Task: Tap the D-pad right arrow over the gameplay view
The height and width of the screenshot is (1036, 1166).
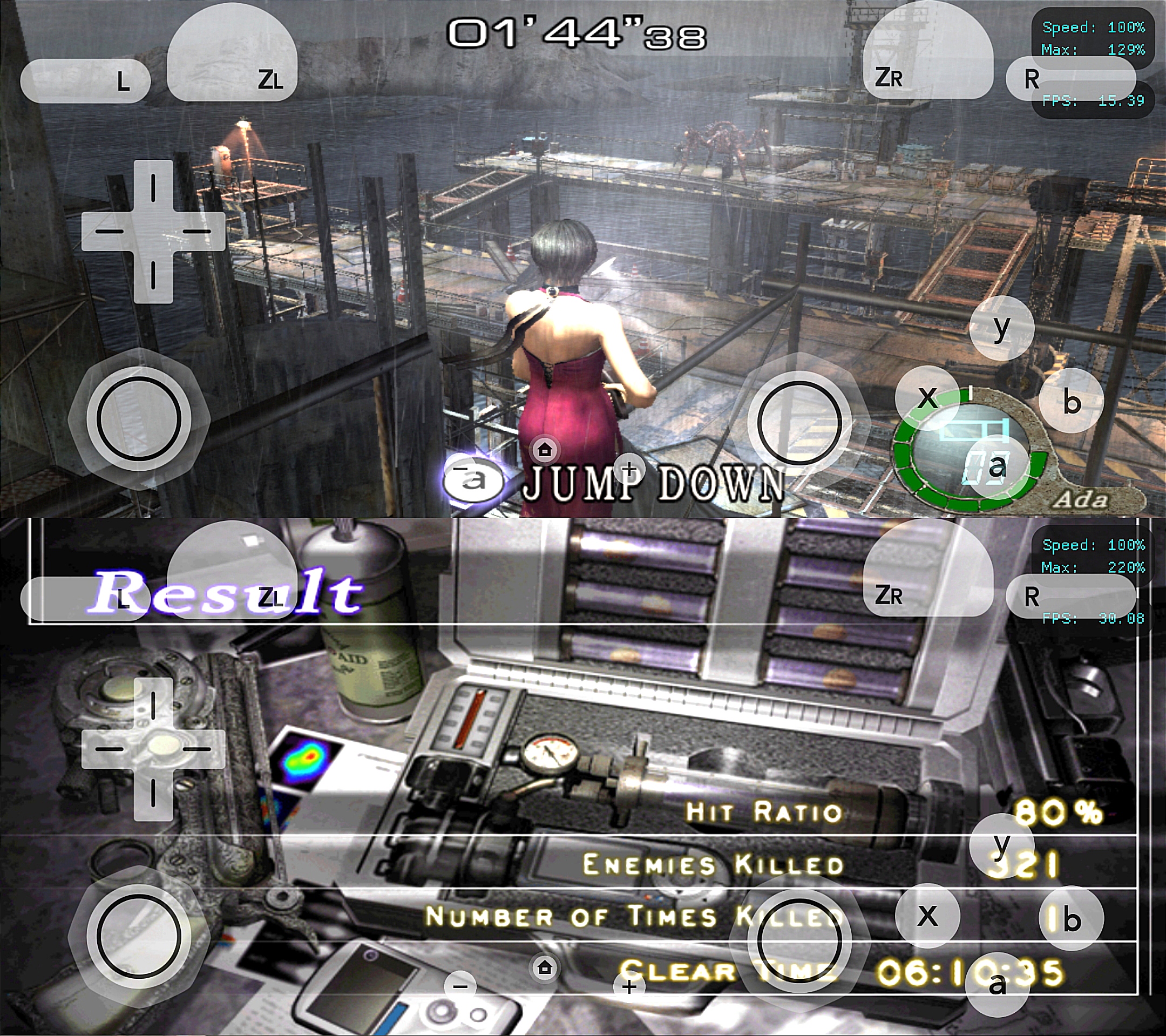Action: (x=200, y=232)
